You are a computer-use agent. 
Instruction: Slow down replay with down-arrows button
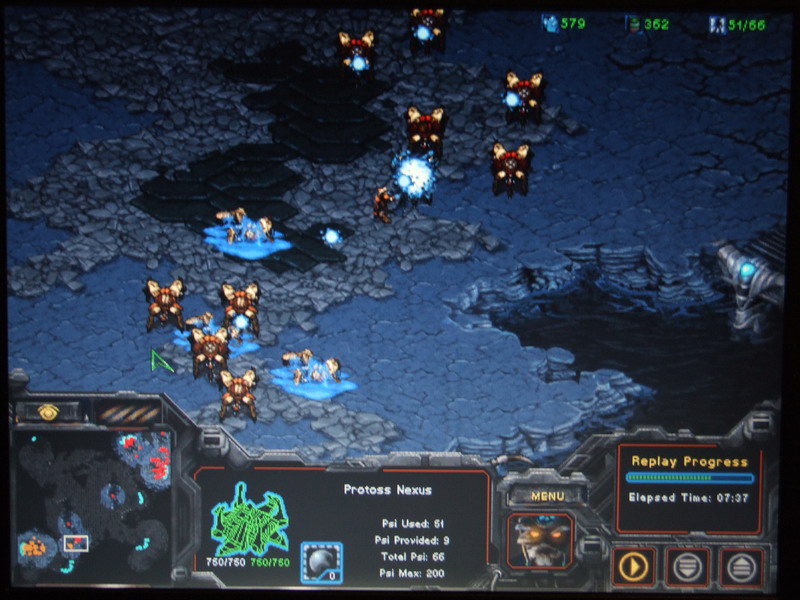tap(688, 567)
